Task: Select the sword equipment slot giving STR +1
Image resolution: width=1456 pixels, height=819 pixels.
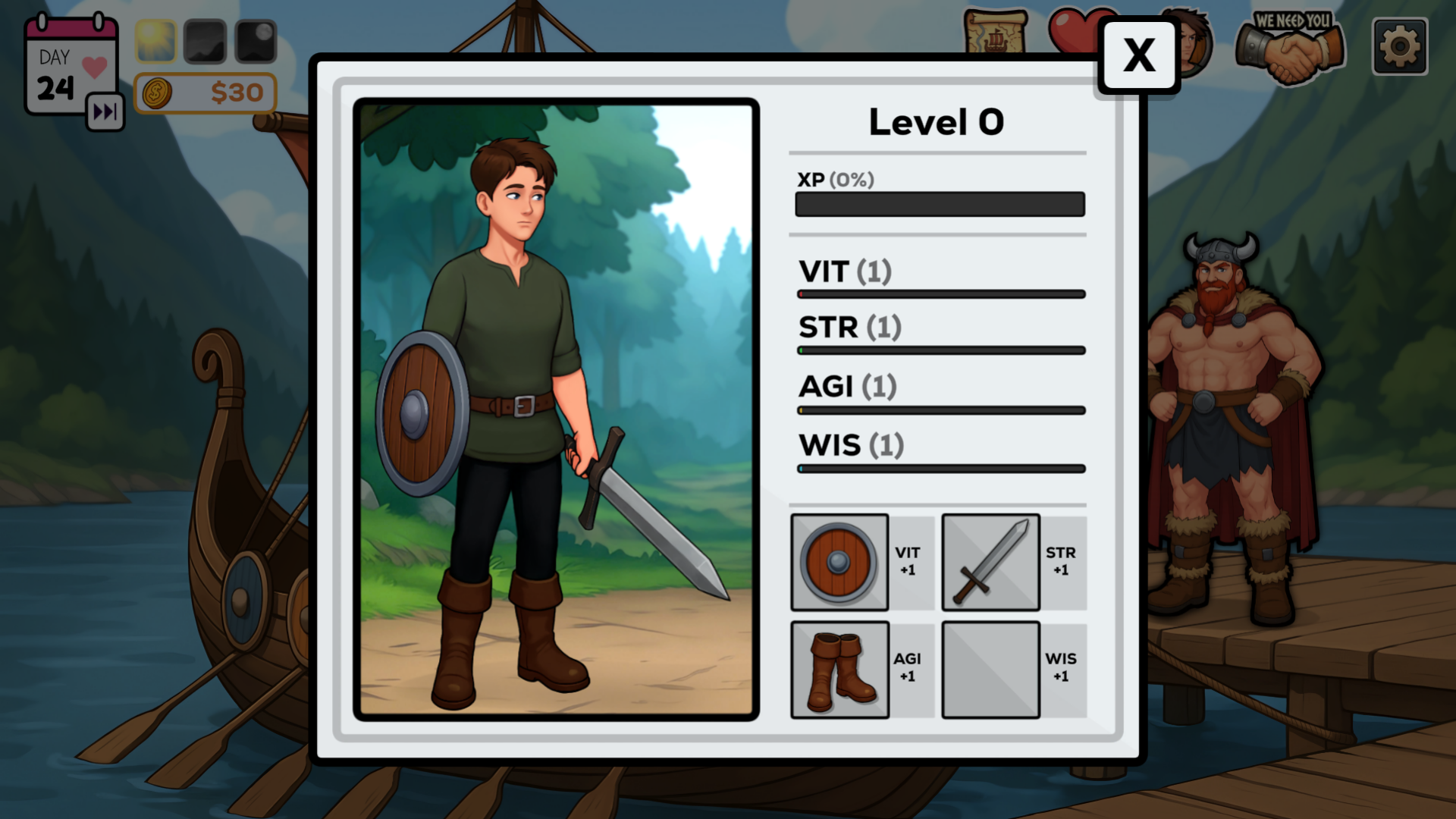Action: (x=990, y=562)
